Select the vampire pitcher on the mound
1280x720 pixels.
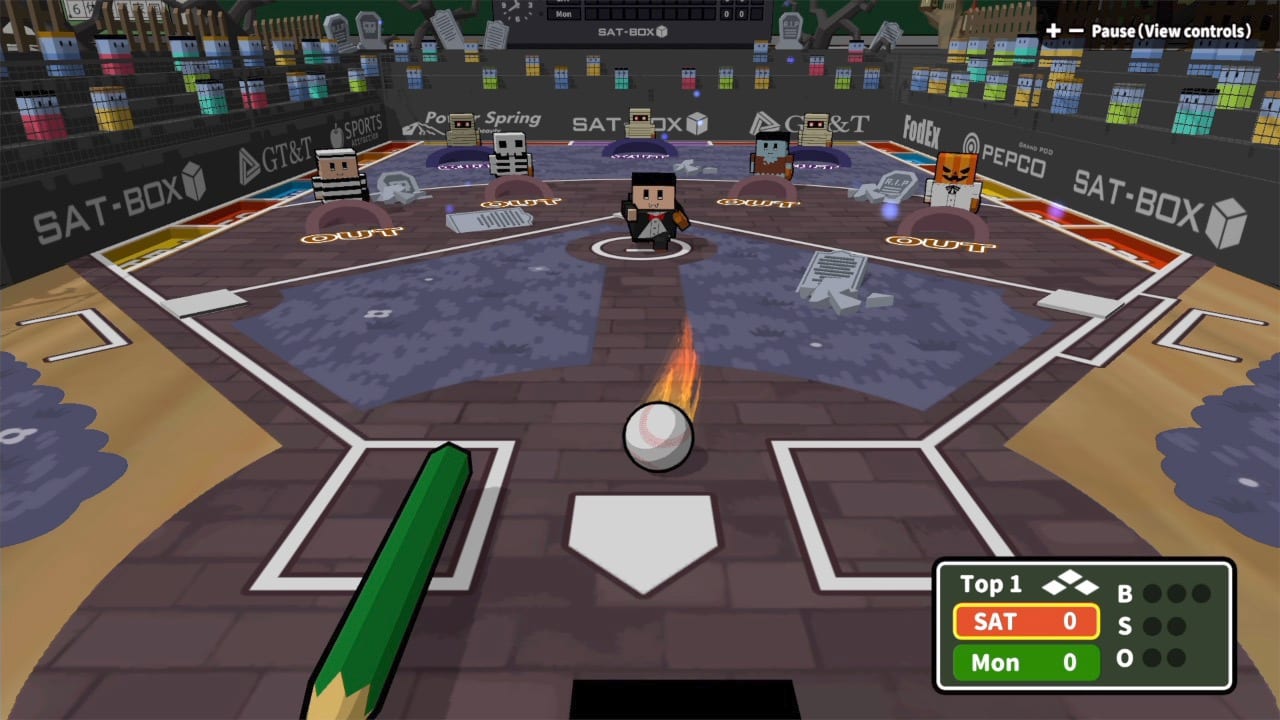(x=652, y=205)
